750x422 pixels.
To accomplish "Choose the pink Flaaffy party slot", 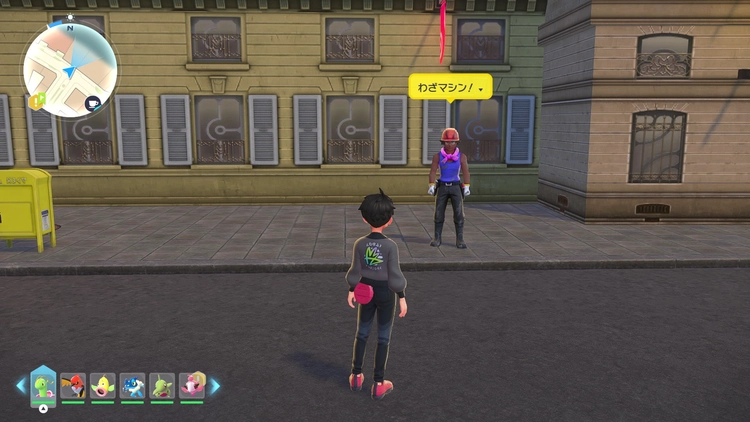I will 191,385.
